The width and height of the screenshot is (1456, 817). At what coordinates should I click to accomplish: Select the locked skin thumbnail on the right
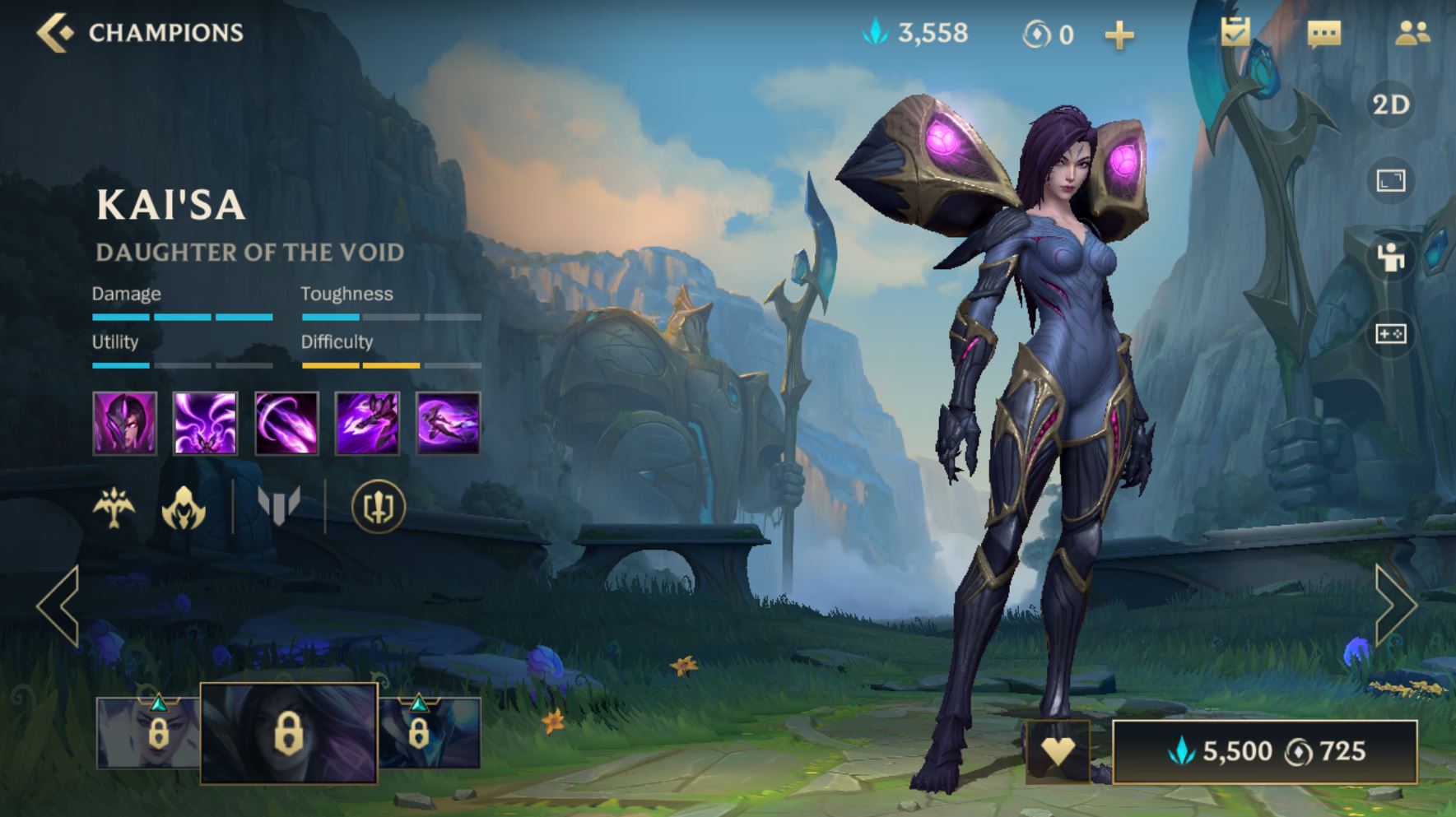[430, 732]
